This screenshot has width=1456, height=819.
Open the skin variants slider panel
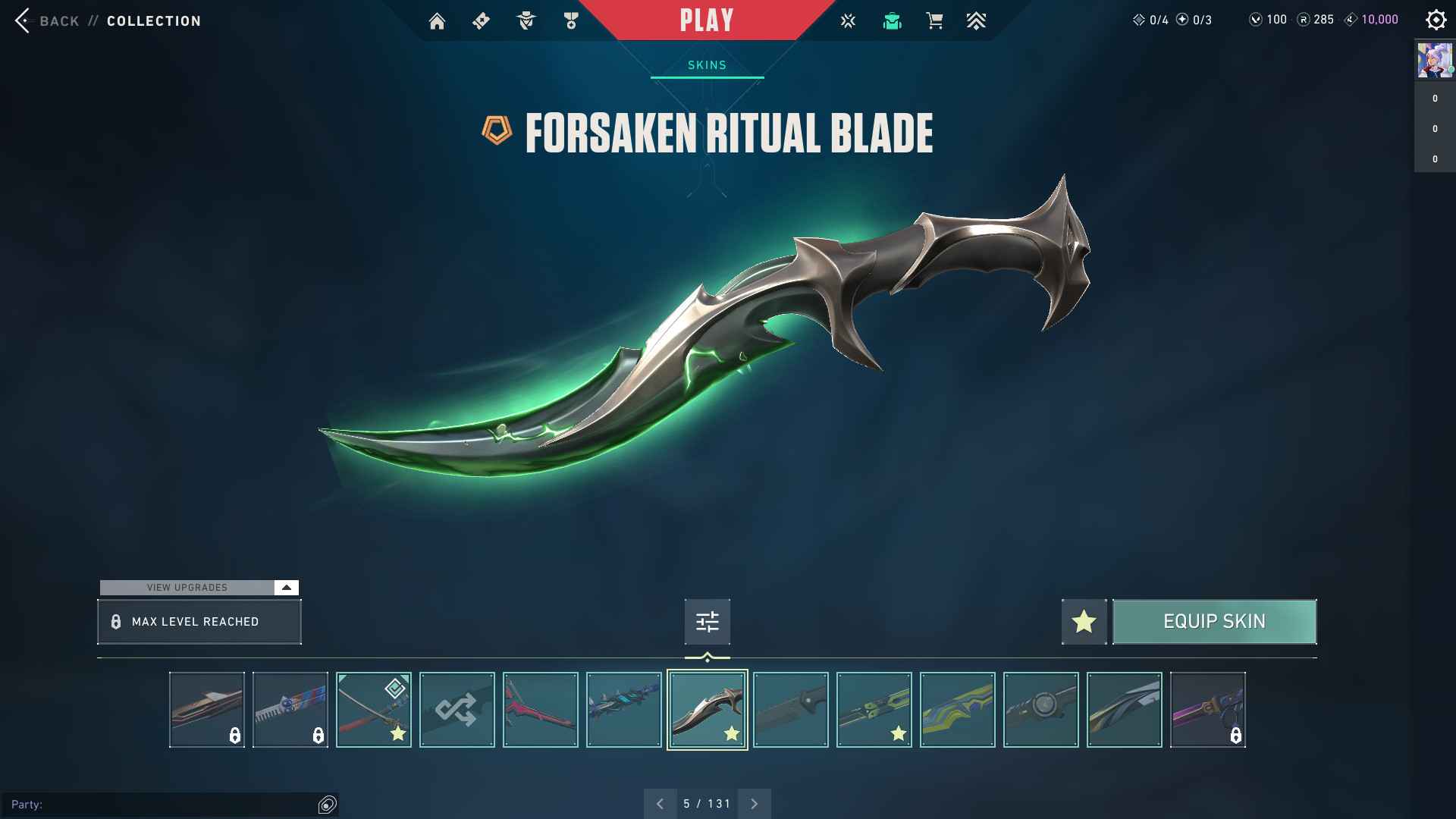click(707, 621)
